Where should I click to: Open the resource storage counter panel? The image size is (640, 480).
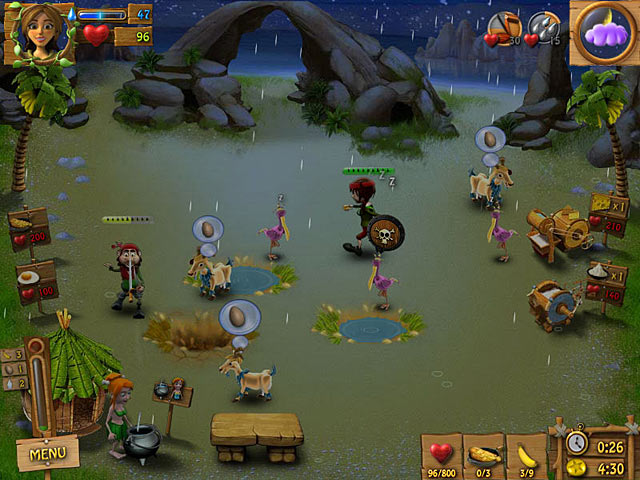pos(13,369)
